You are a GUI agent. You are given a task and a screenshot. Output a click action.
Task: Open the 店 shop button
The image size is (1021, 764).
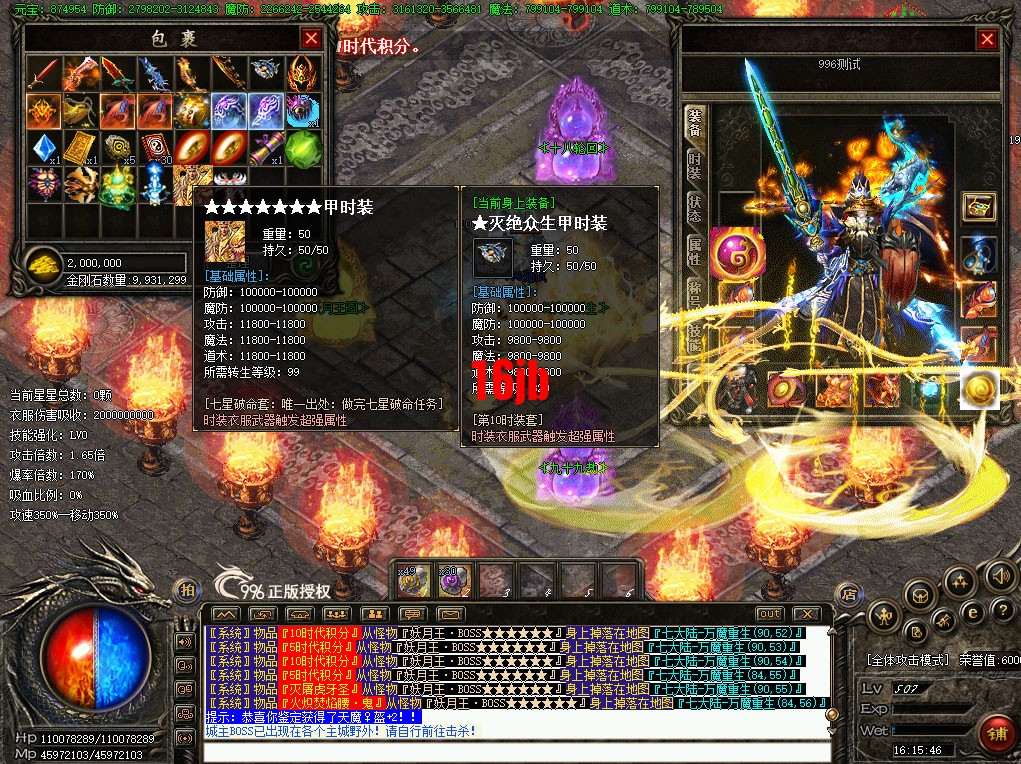[x=848, y=592]
